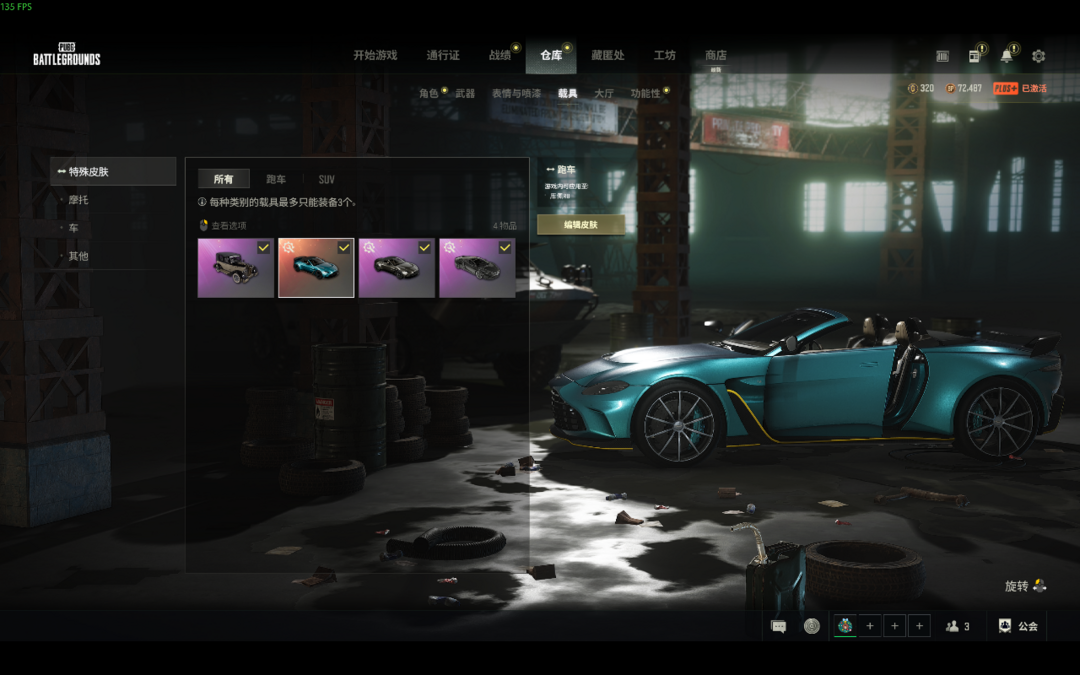Select the vintage beige car skin

click(235, 268)
